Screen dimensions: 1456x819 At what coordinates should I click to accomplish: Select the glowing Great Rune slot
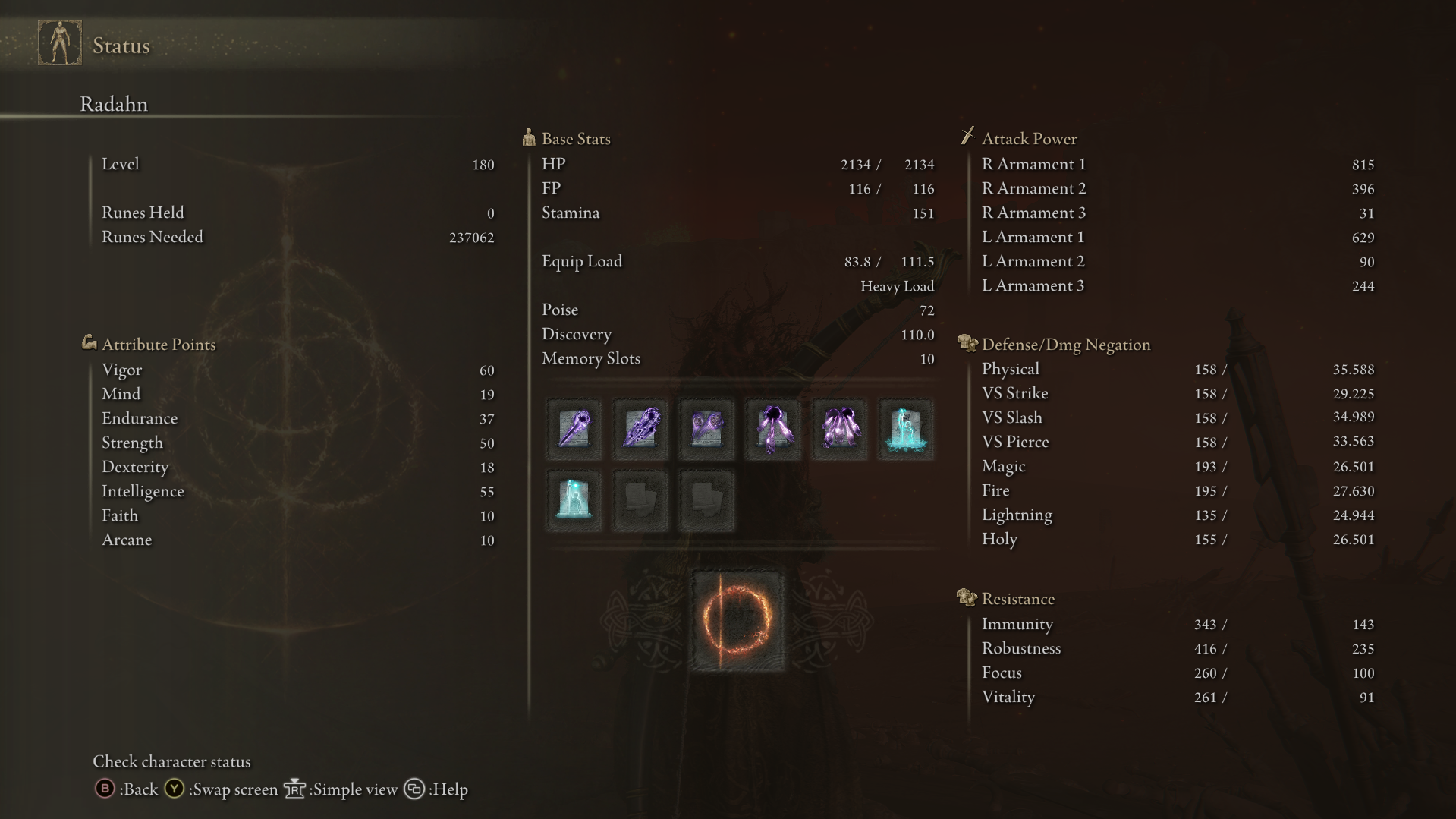pyautogui.click(x=736, y=622)
